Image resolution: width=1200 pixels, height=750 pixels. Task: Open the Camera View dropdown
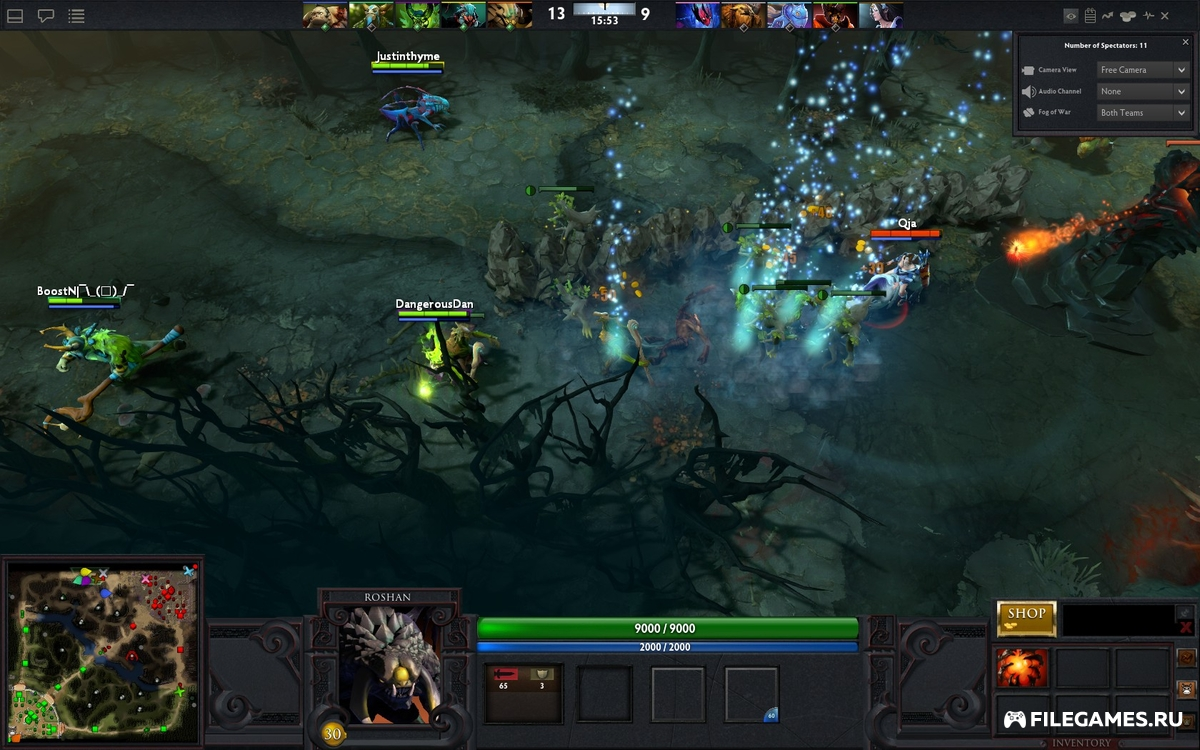1142,70
